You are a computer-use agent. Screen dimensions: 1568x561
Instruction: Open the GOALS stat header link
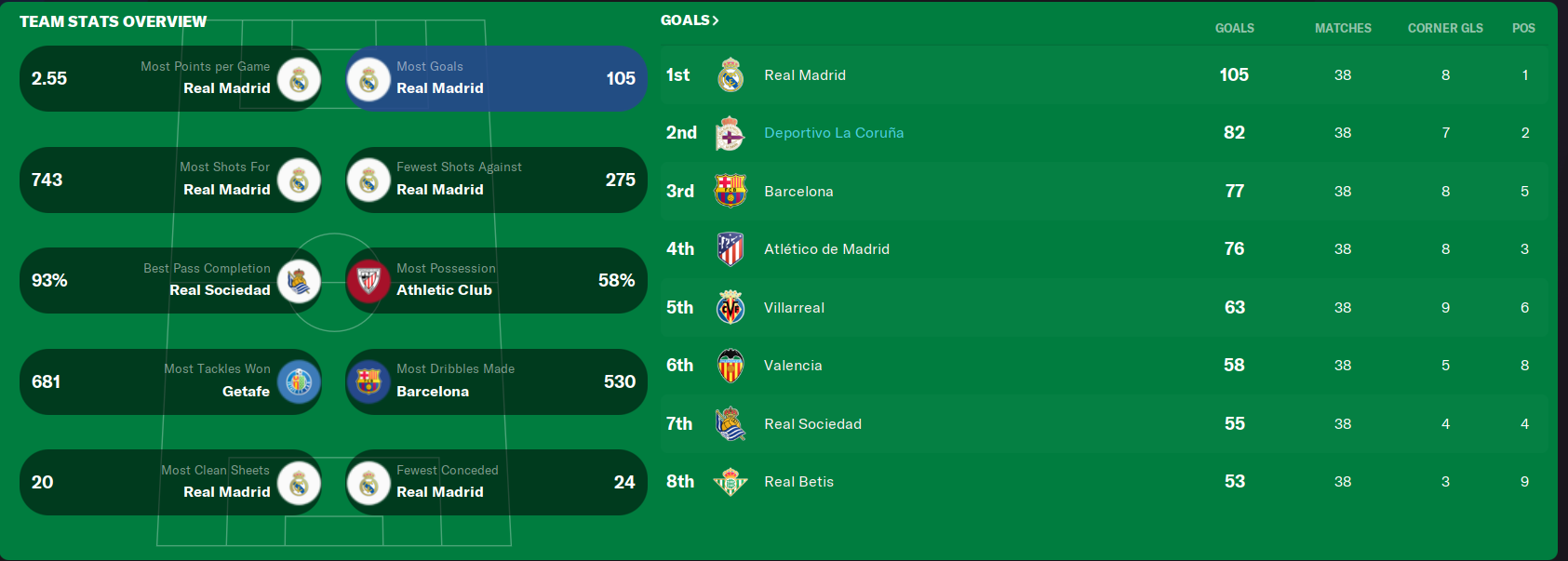pyautogui.click(x=689, y=20)
